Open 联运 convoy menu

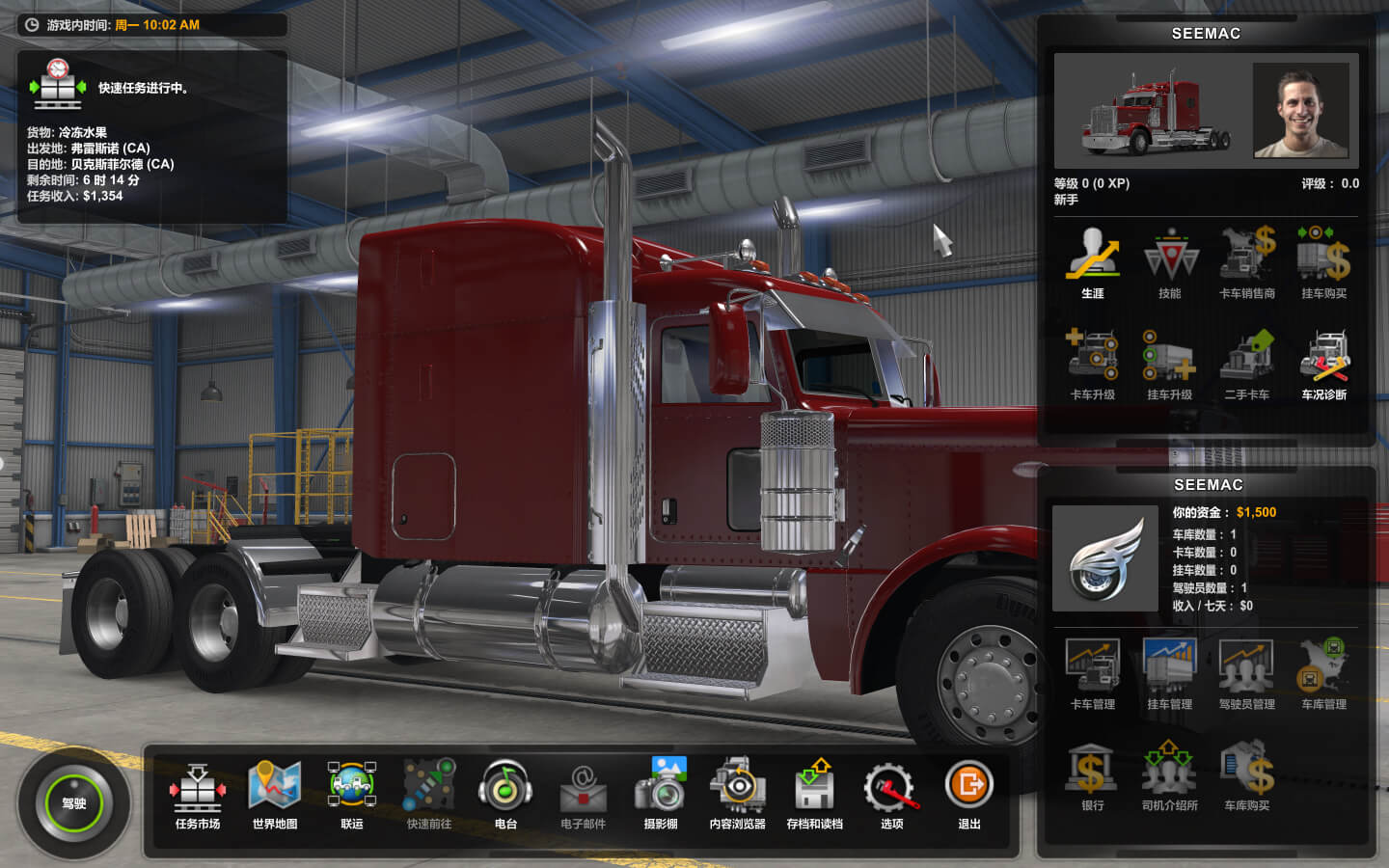click(x=352, y=793)
